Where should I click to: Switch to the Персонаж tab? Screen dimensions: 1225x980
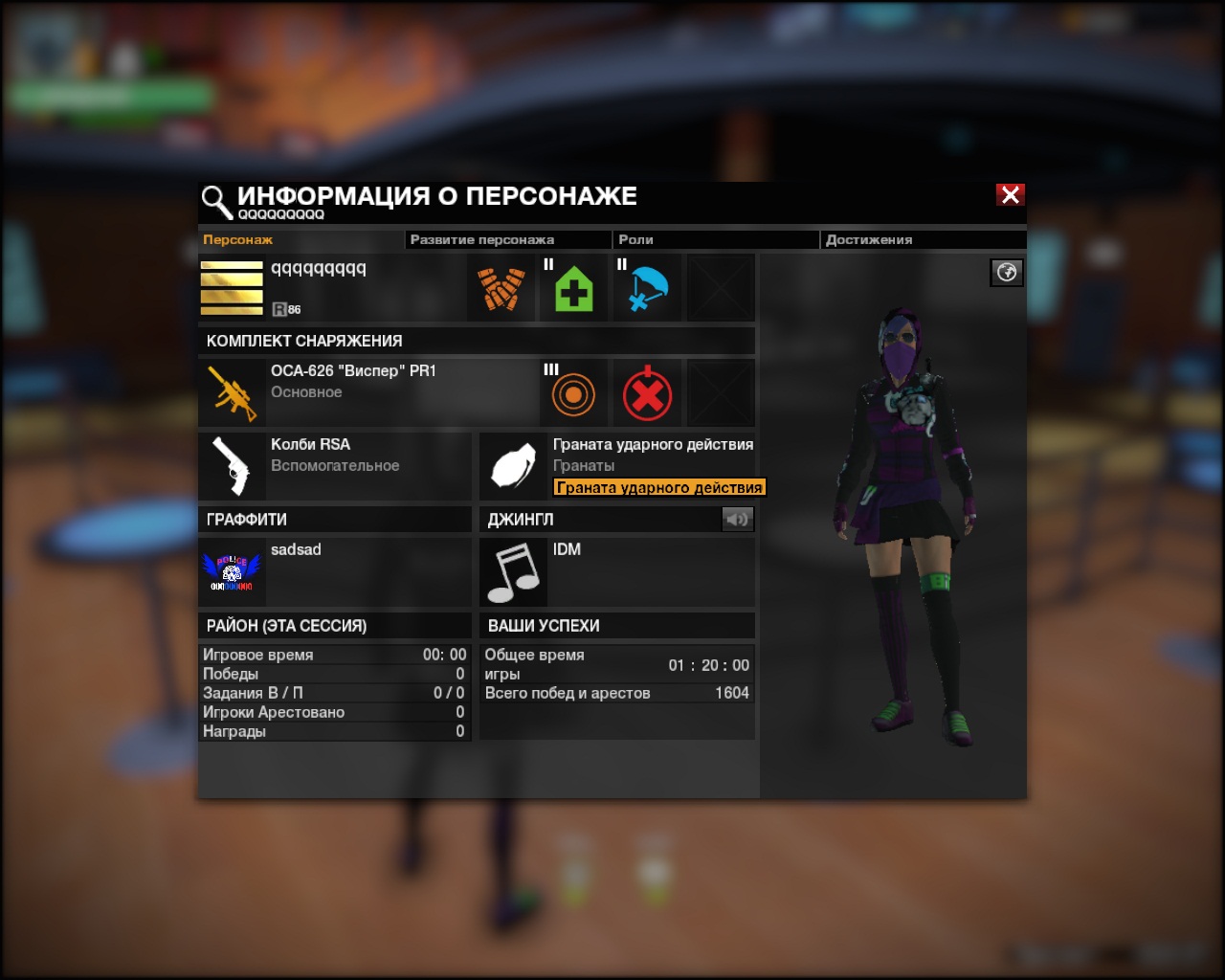tap(238, 240)
